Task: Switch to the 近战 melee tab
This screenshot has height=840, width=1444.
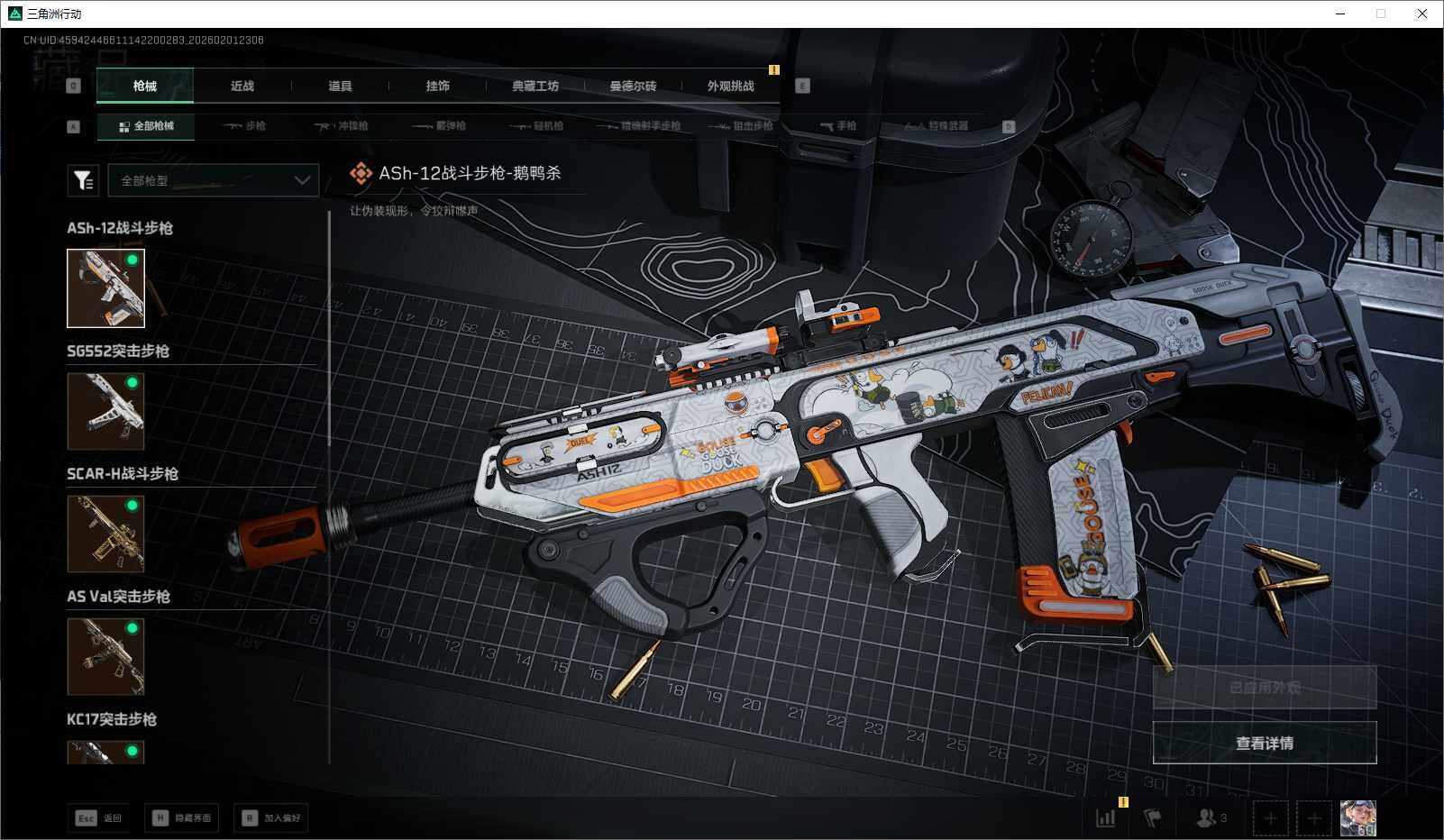Action: pos(242,87)
